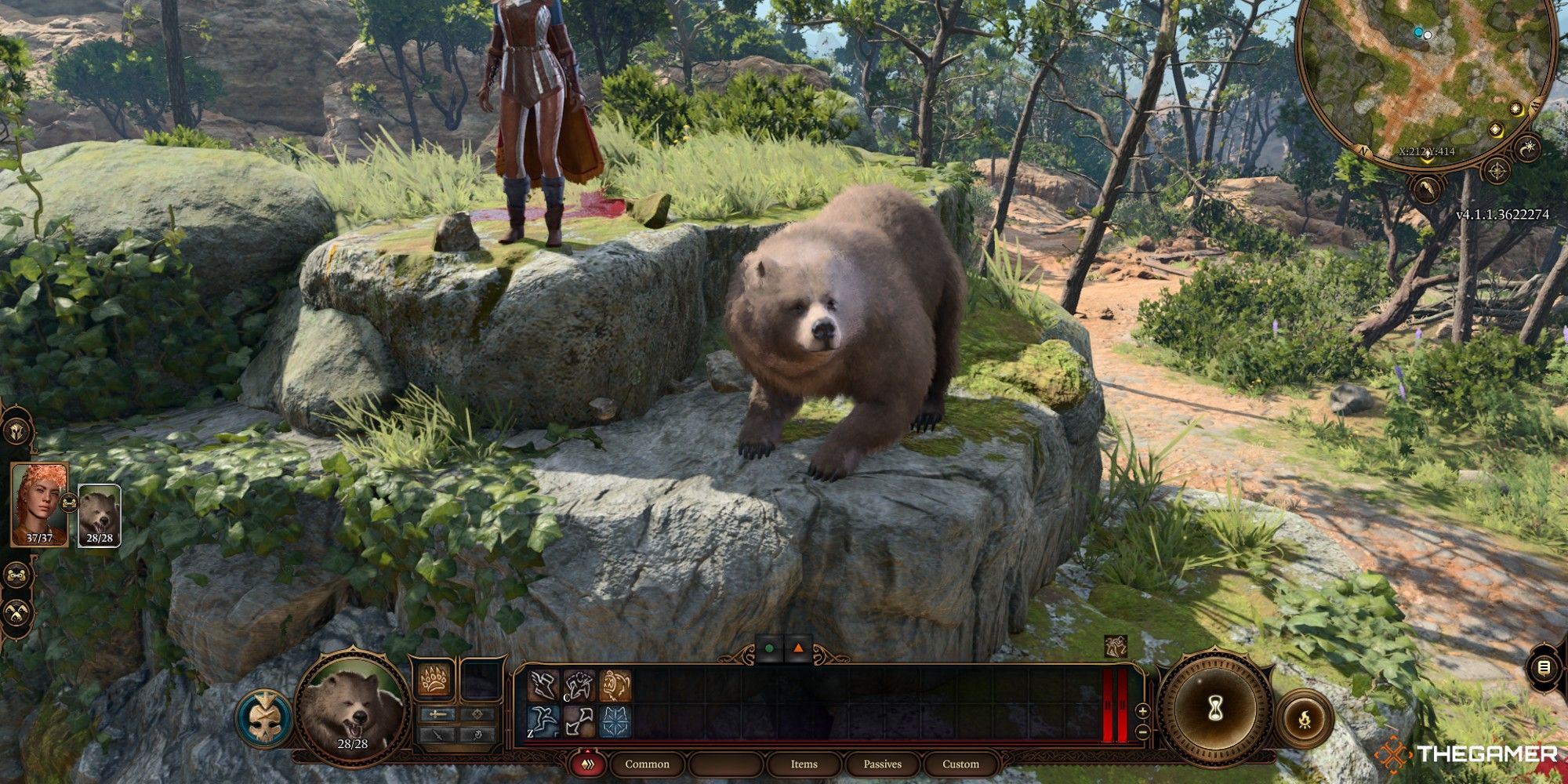Image resolution: width=1568 pixels, height=784 pixels.
Task: Toggle the group link between the two portraits
Action: point(68,503)
